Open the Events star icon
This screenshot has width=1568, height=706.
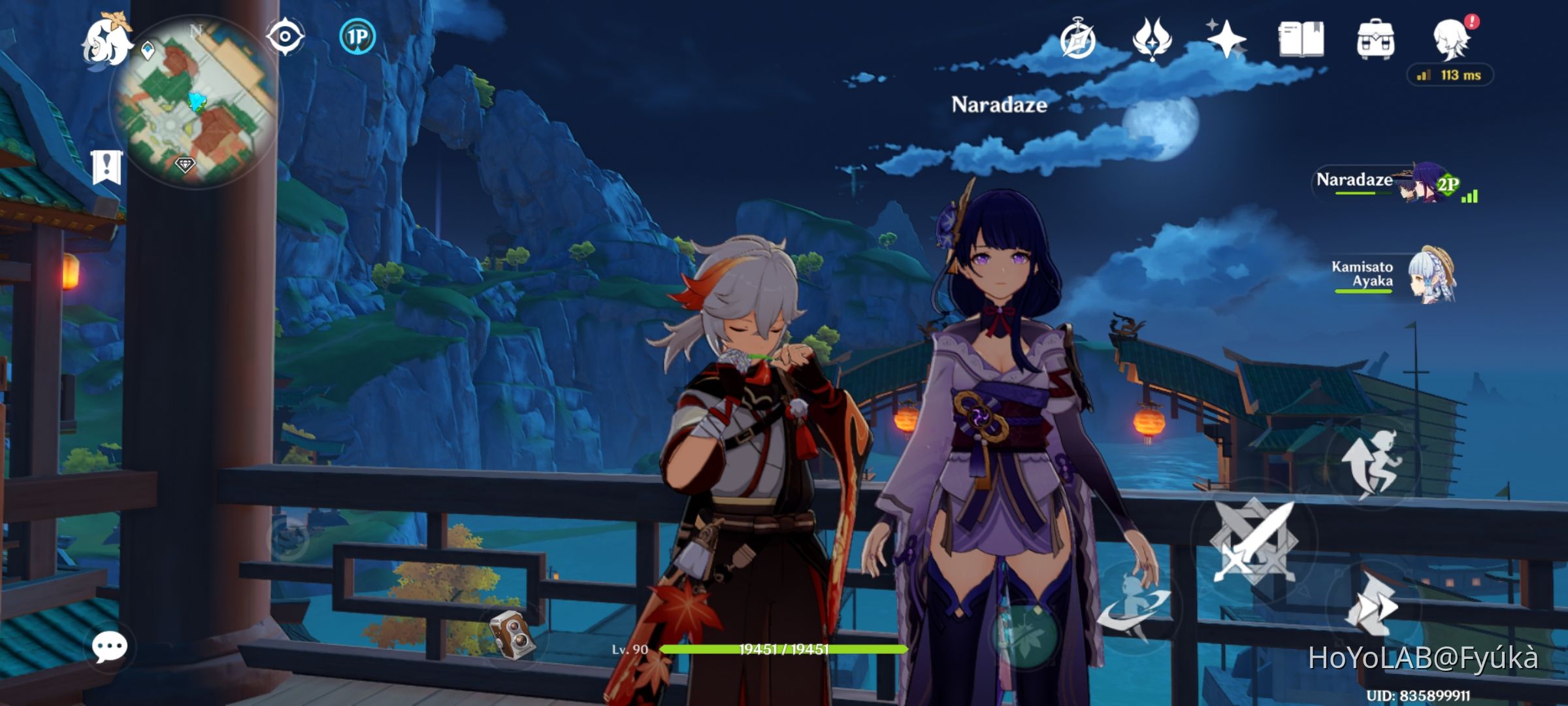(x=1227, y=38)
